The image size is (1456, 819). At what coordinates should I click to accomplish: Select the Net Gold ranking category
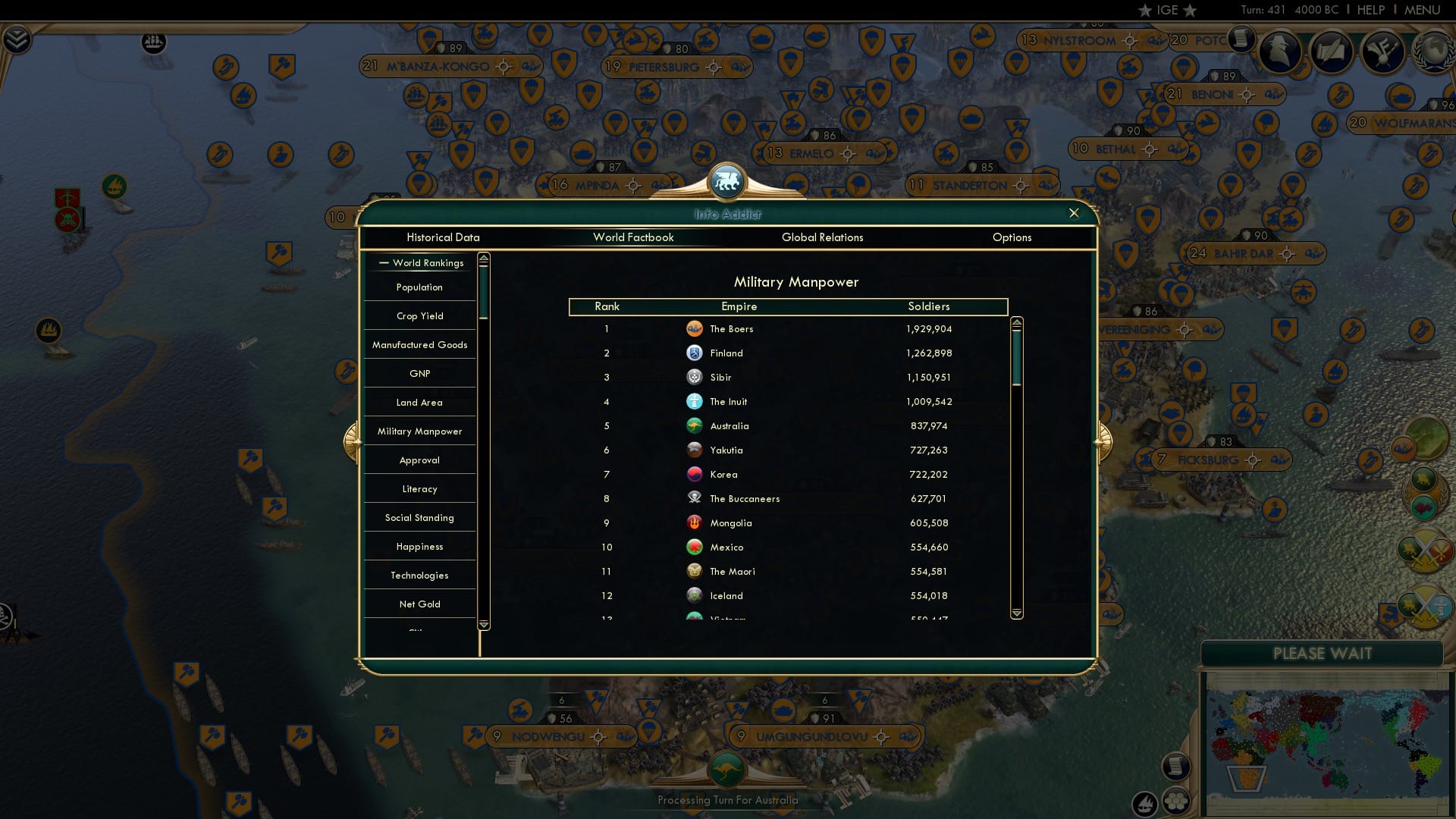[x=419, y=604]
